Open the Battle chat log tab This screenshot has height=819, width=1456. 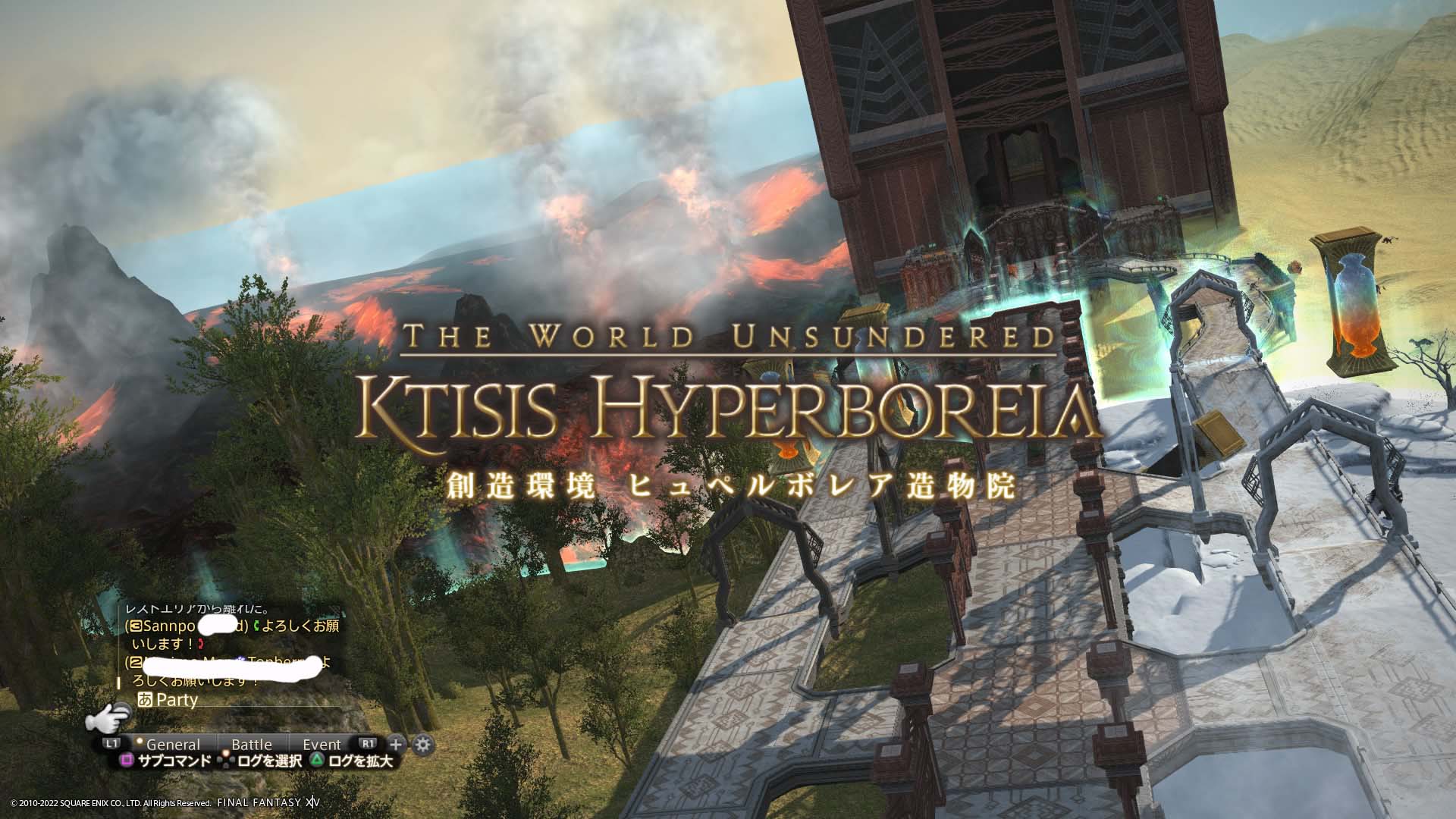point(251,745)
